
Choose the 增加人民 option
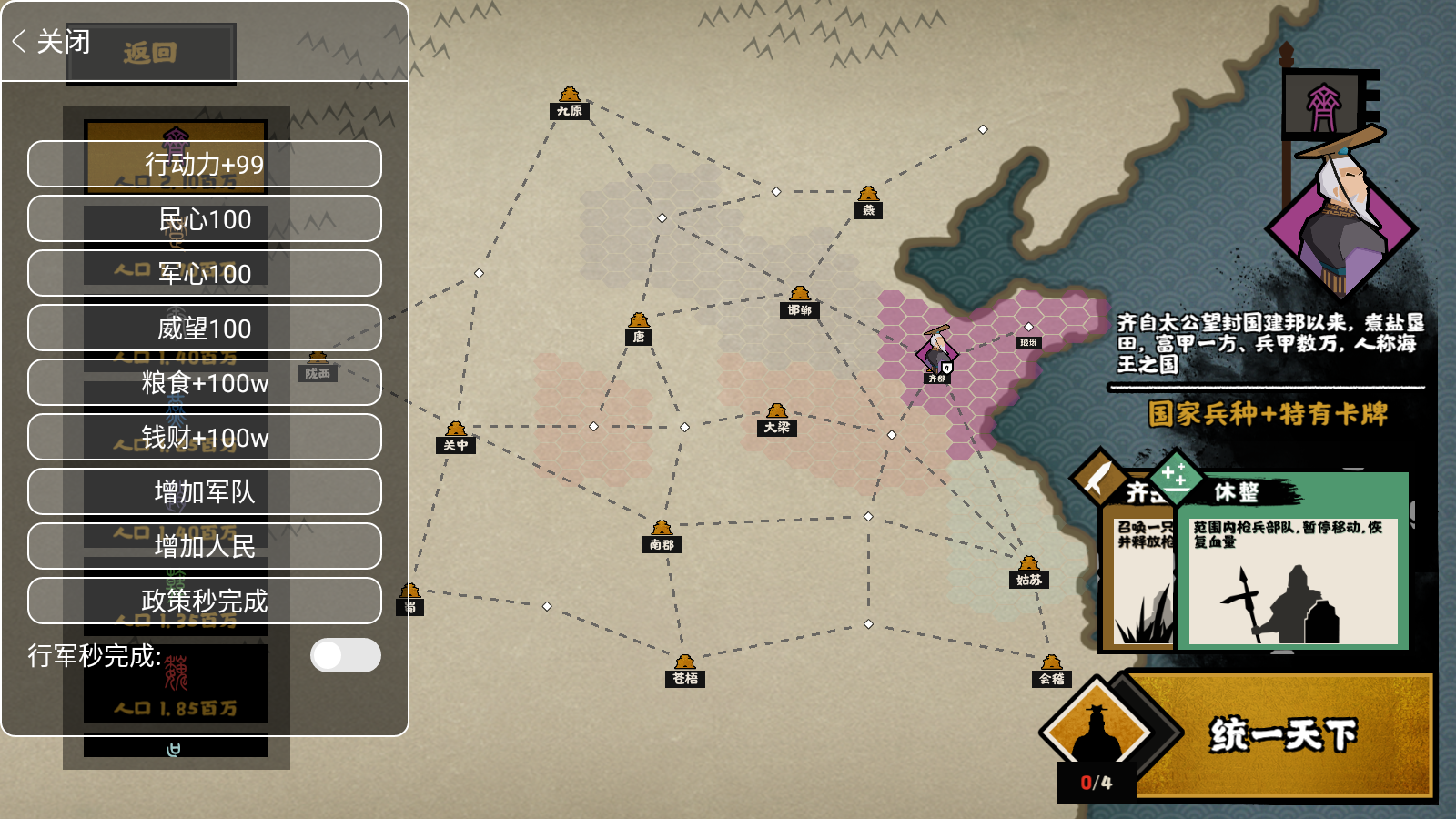point(205,546)
